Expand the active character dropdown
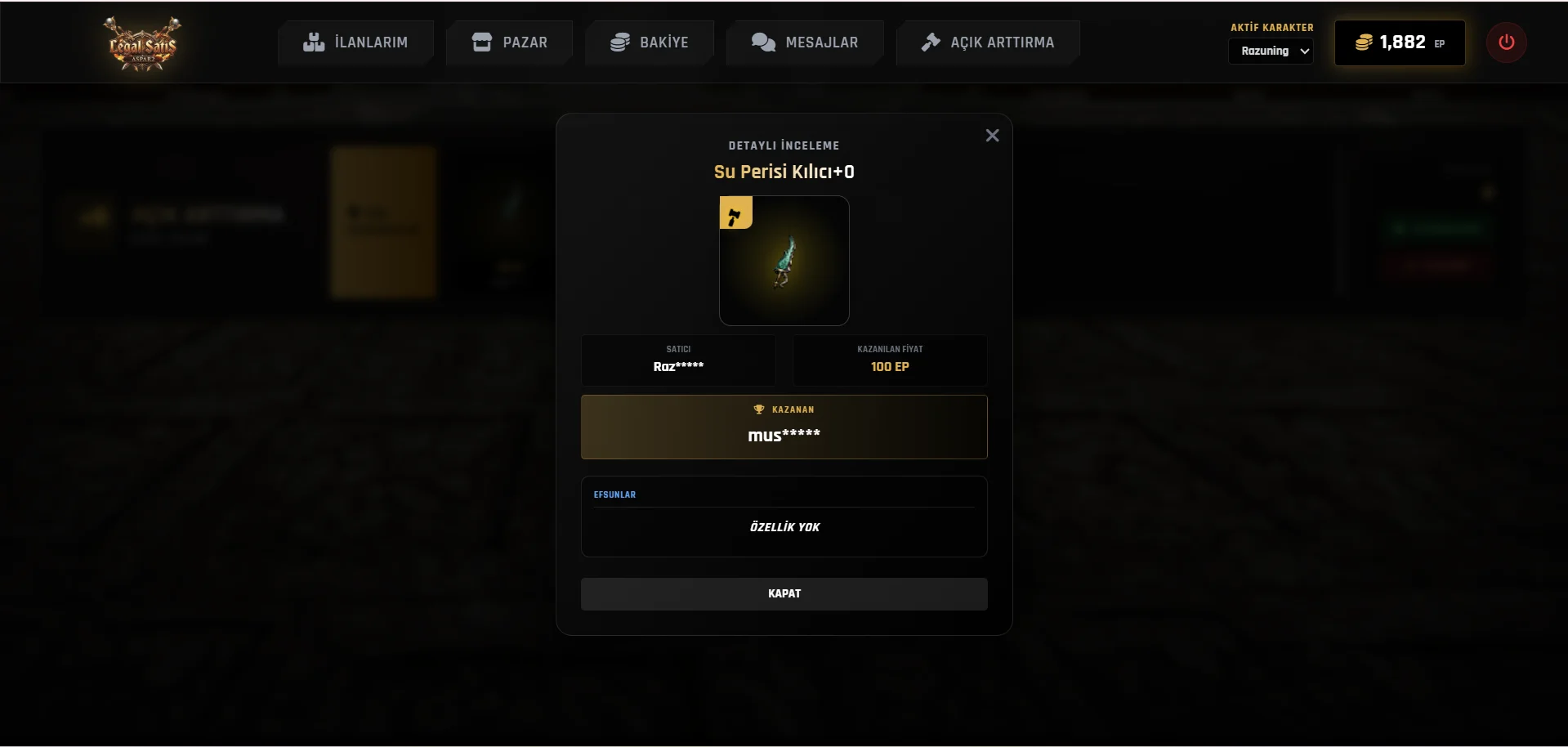Screen dimensions: 1568x747 point(1271,51)
